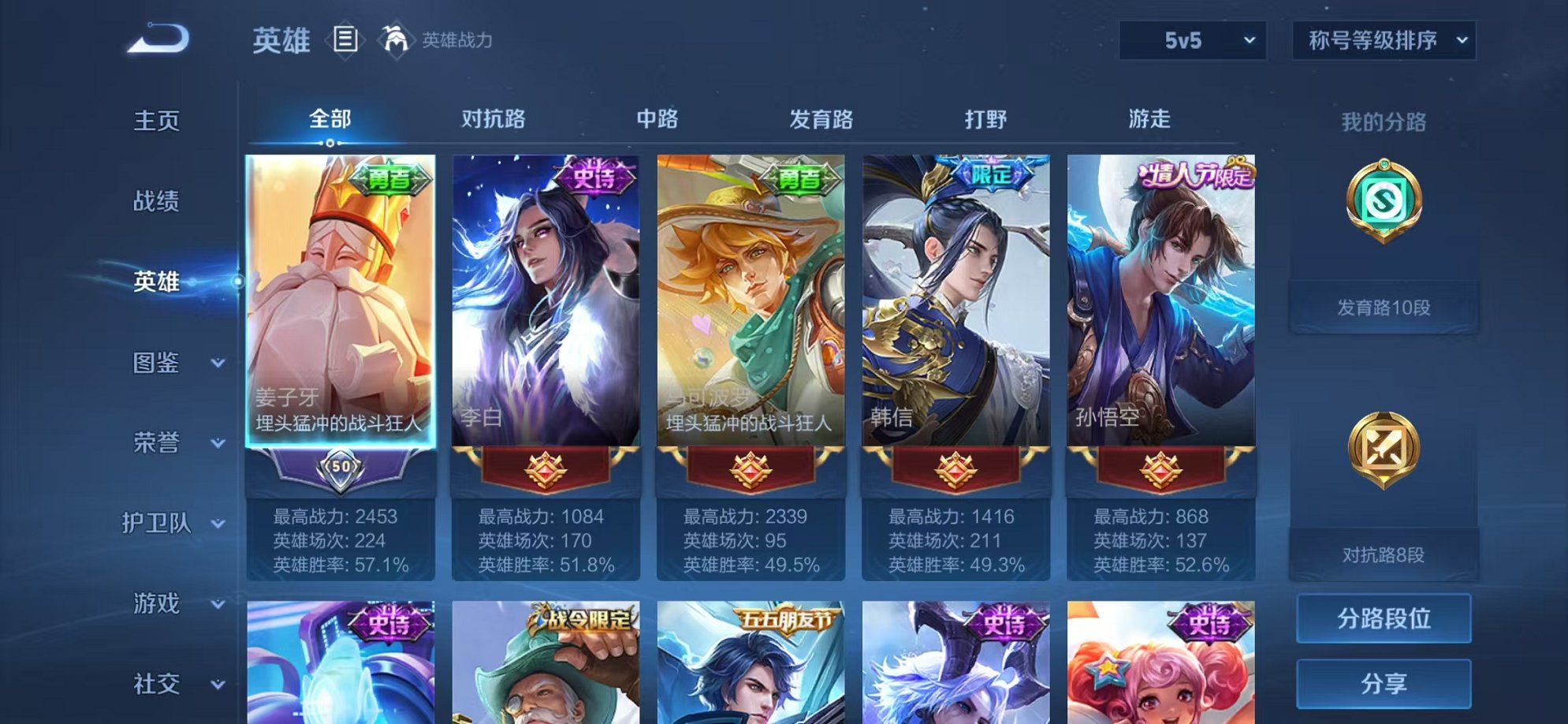Viewport: 1568px width, 724px height.
Task: Open the hero handbook icon beside 英雄 title
Action: click(345, 38)
